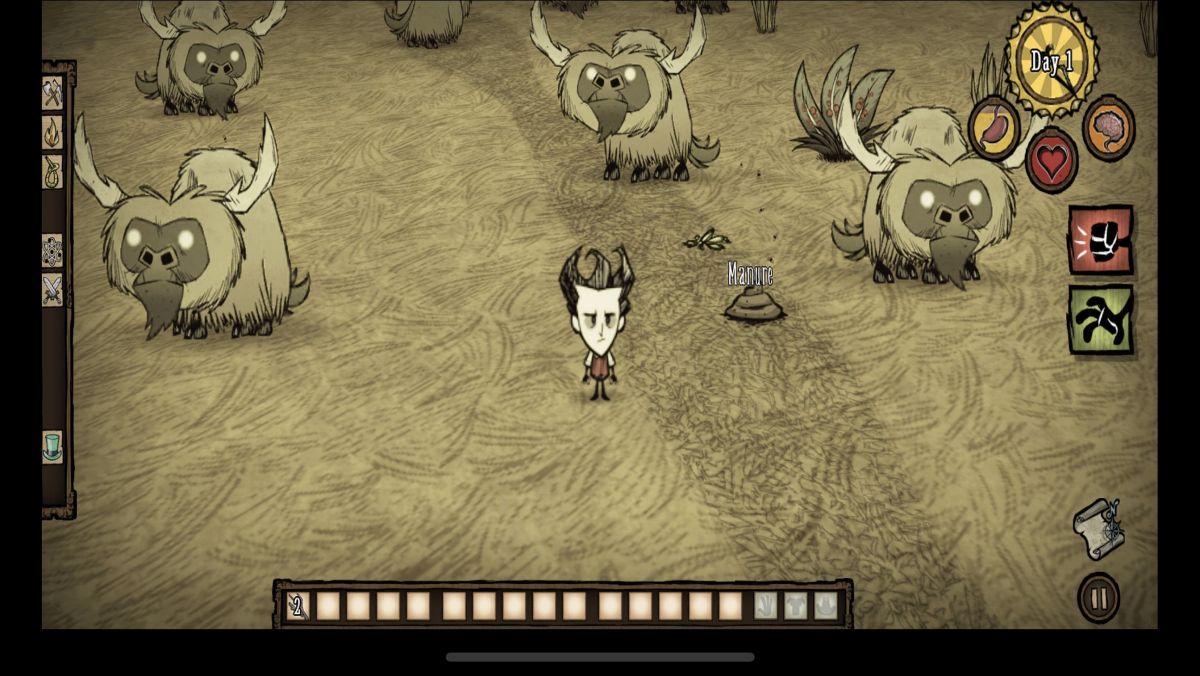Open the Light crafting tab with flame icon

pyautogui.click(x=52, y=132)
